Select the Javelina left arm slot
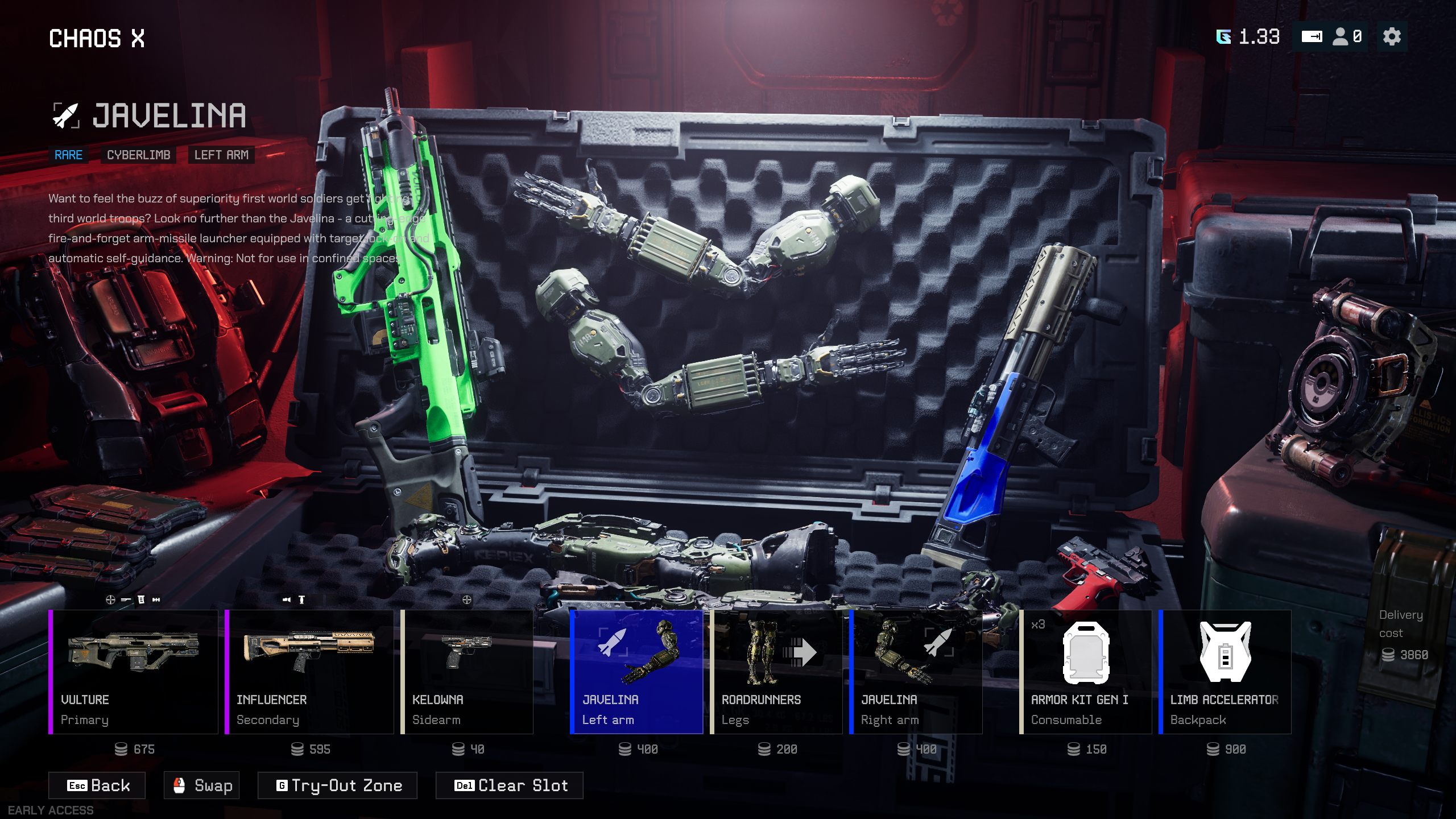The image size is (1456, 819). coord(636,672)
